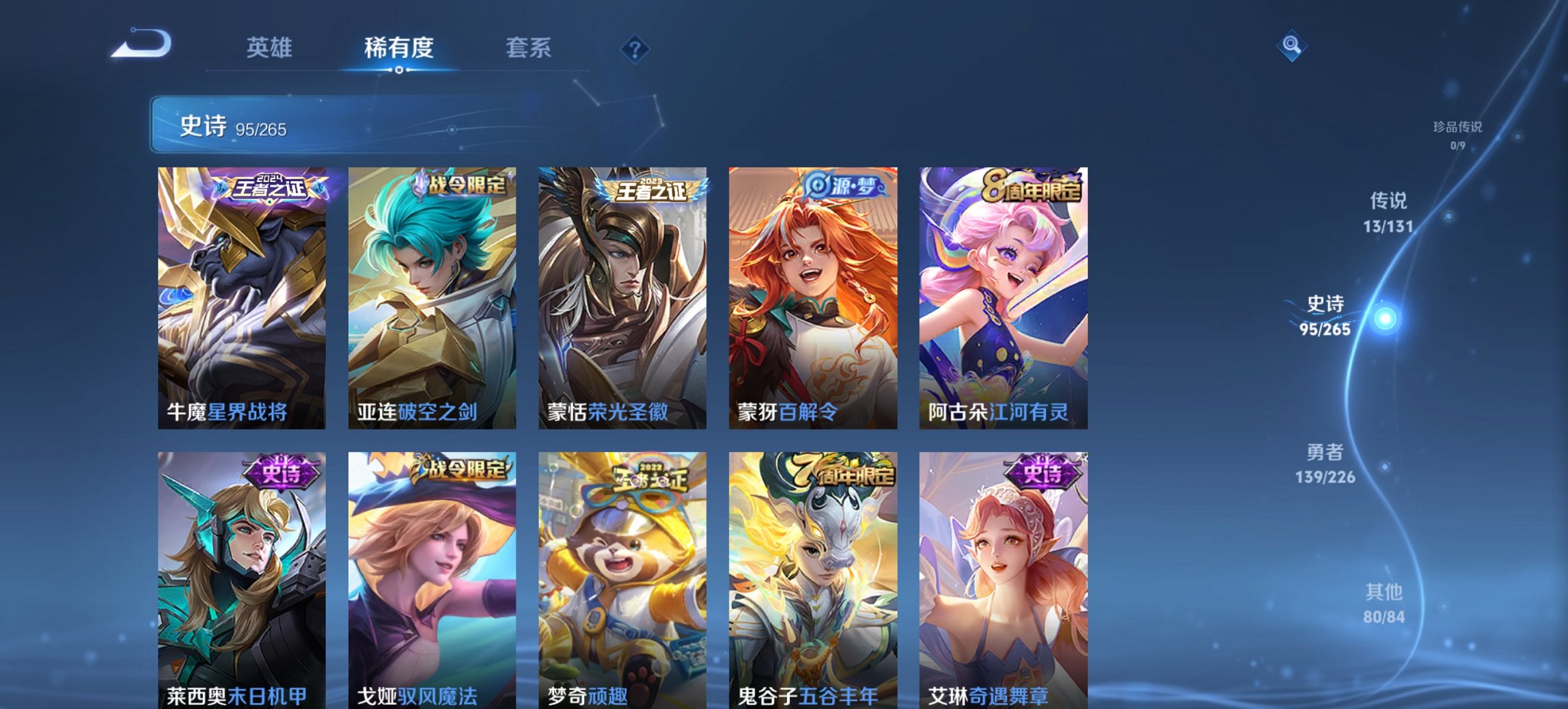
Task: Open the 蒙恬荣光圣徽 skin
Action: point(623,294)
